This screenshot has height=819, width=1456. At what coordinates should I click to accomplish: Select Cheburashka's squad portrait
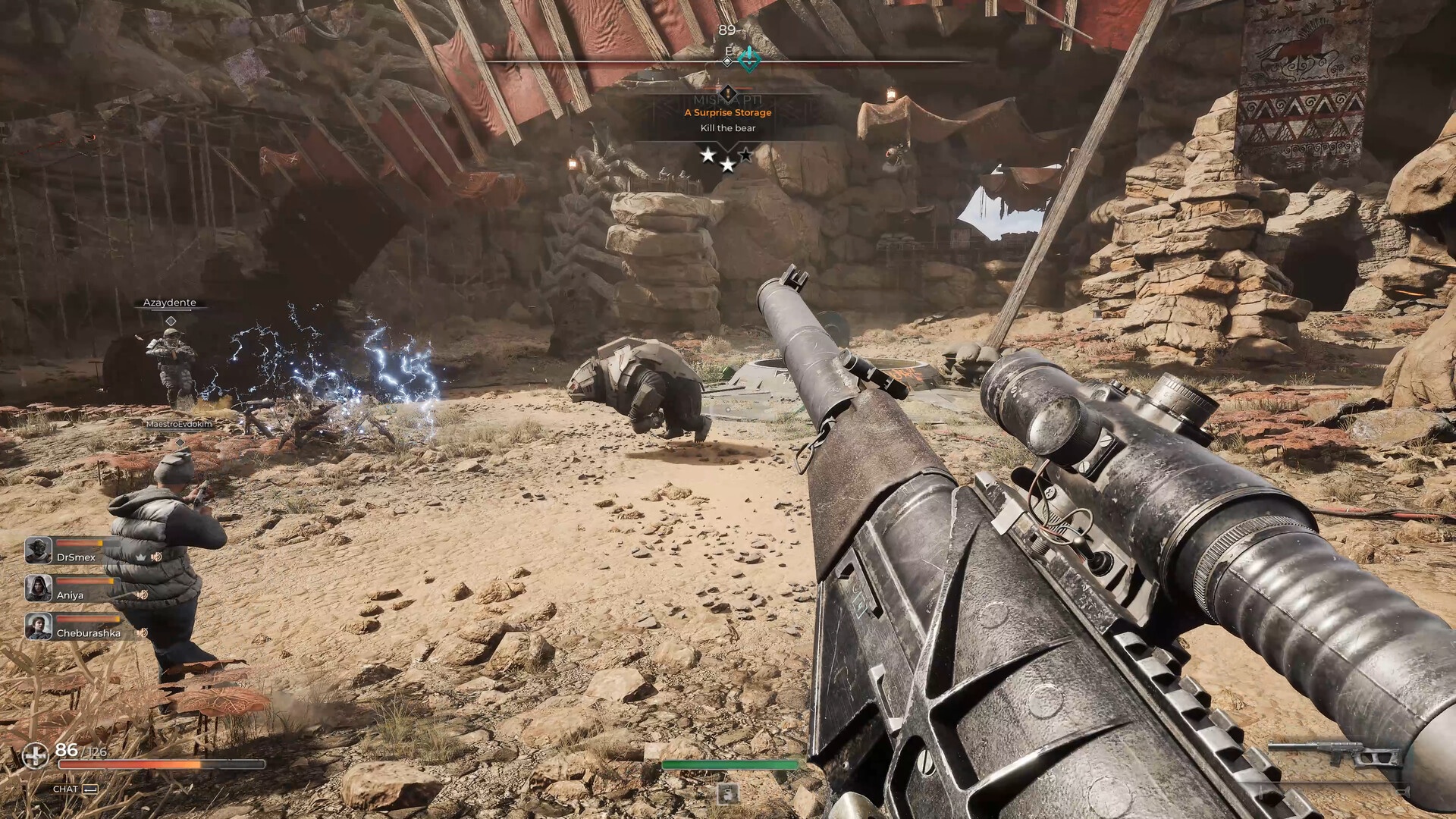click(39, 626)
